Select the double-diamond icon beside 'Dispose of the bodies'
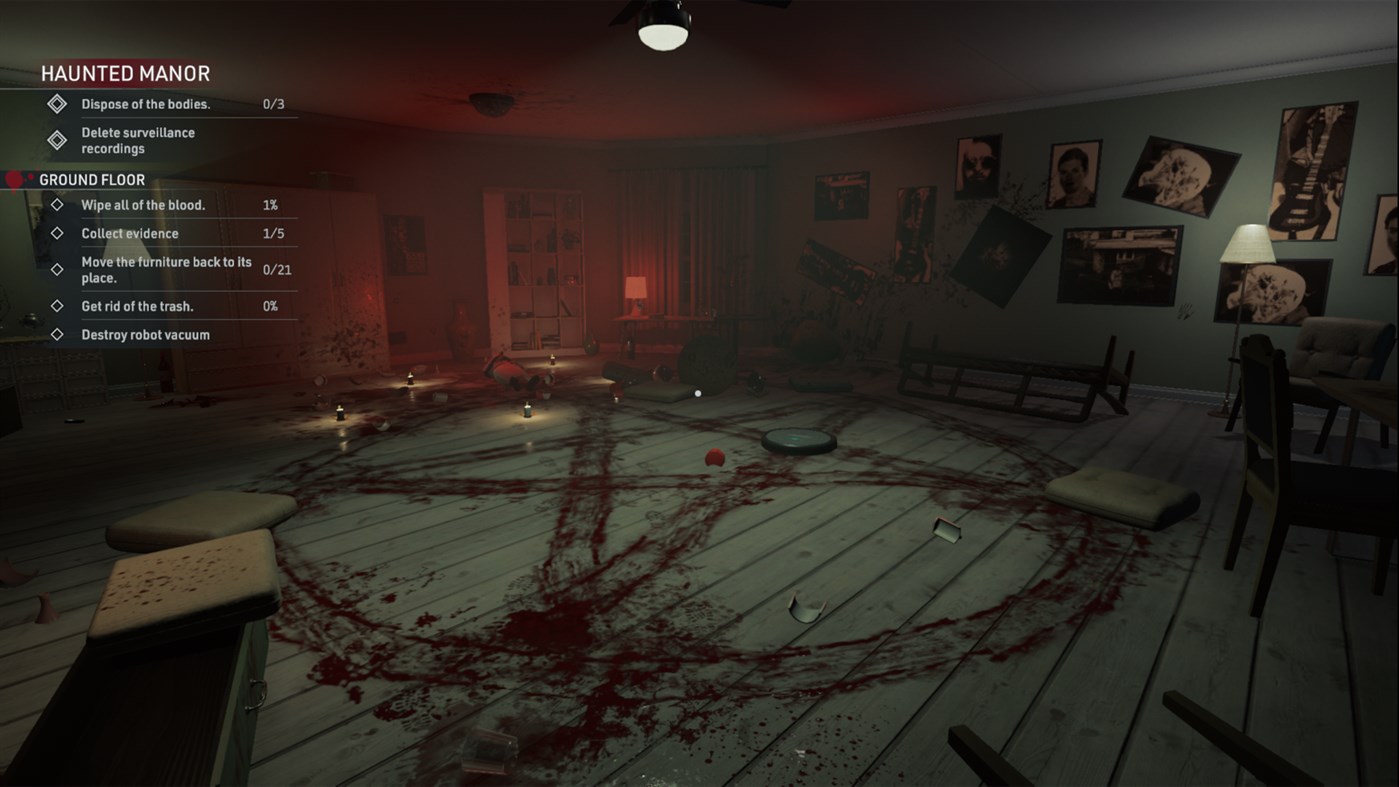The width and height of the screenshot is (1399, 787). (x=56, y=104)
